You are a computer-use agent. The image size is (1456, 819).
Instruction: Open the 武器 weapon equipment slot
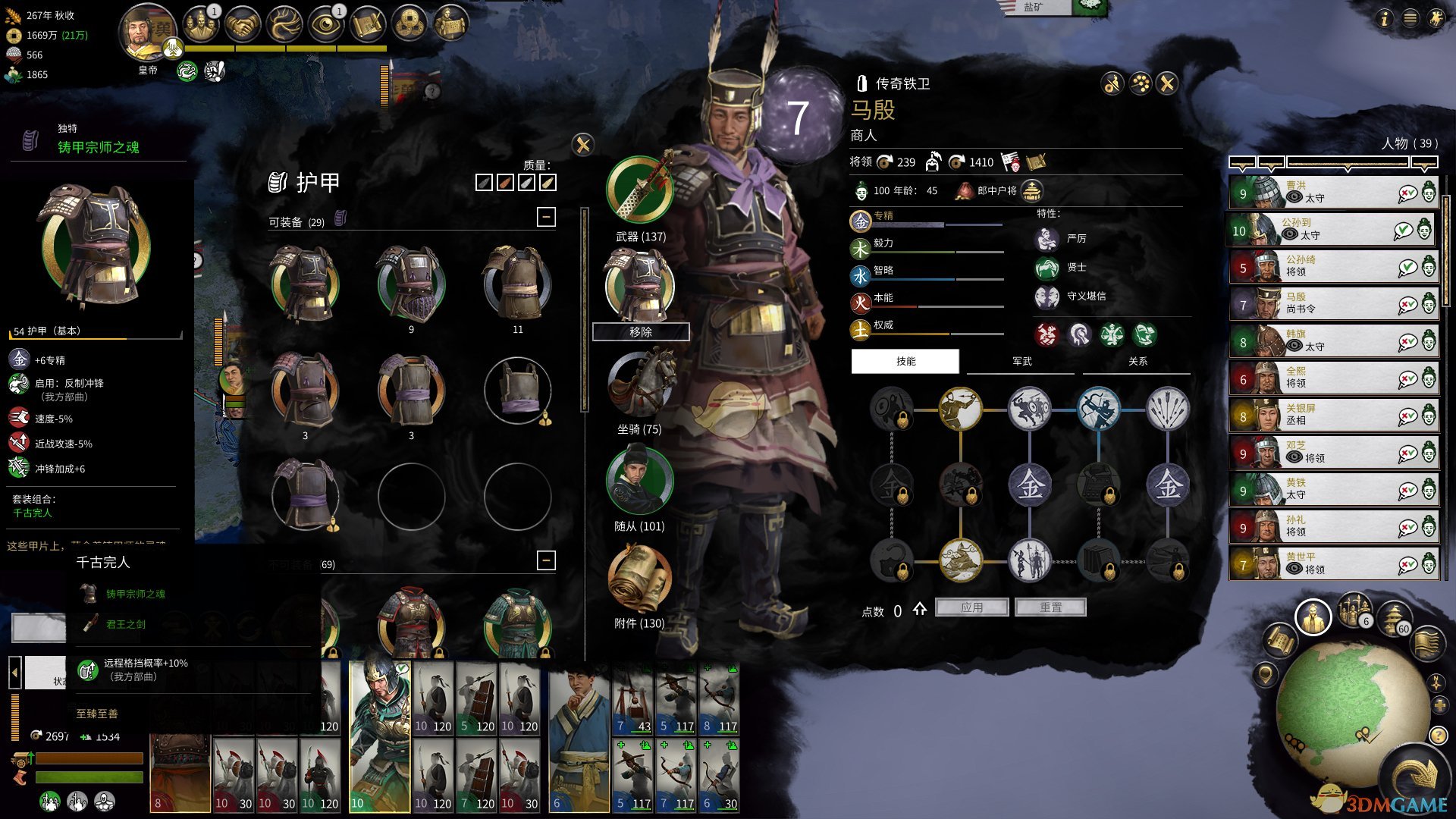(640, 191)
